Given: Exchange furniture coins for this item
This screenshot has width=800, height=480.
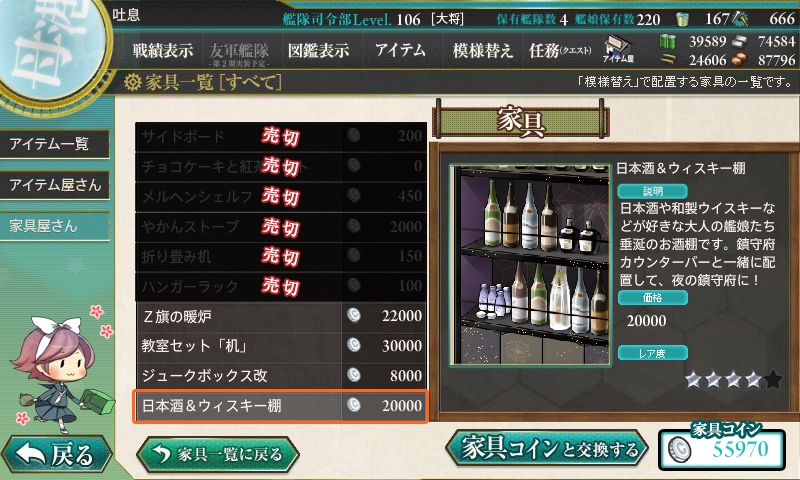Looking at the screenshot, I should [548, 450].
